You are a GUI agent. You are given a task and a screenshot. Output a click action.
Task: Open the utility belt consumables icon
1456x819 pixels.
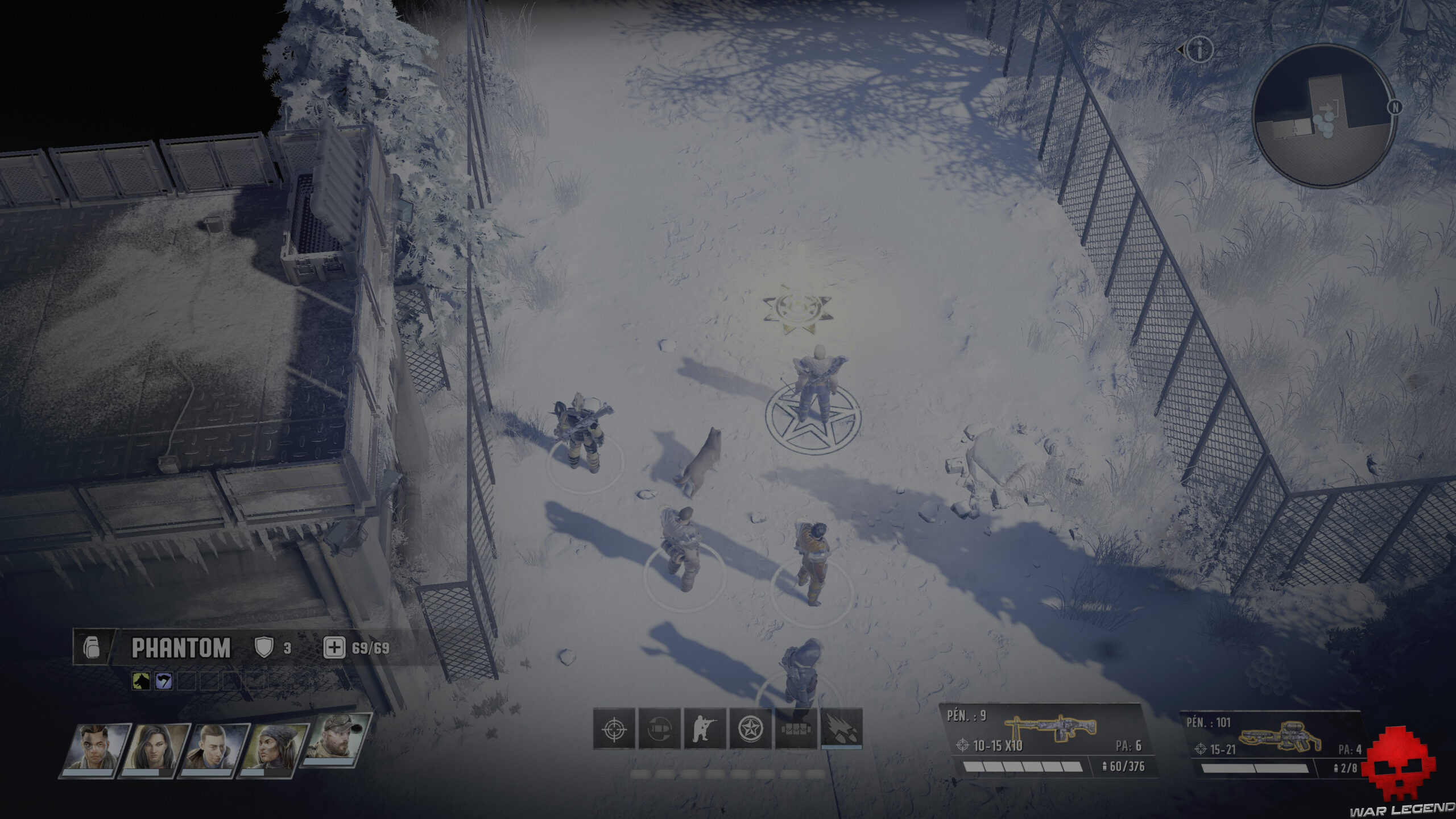click(796, 729)
